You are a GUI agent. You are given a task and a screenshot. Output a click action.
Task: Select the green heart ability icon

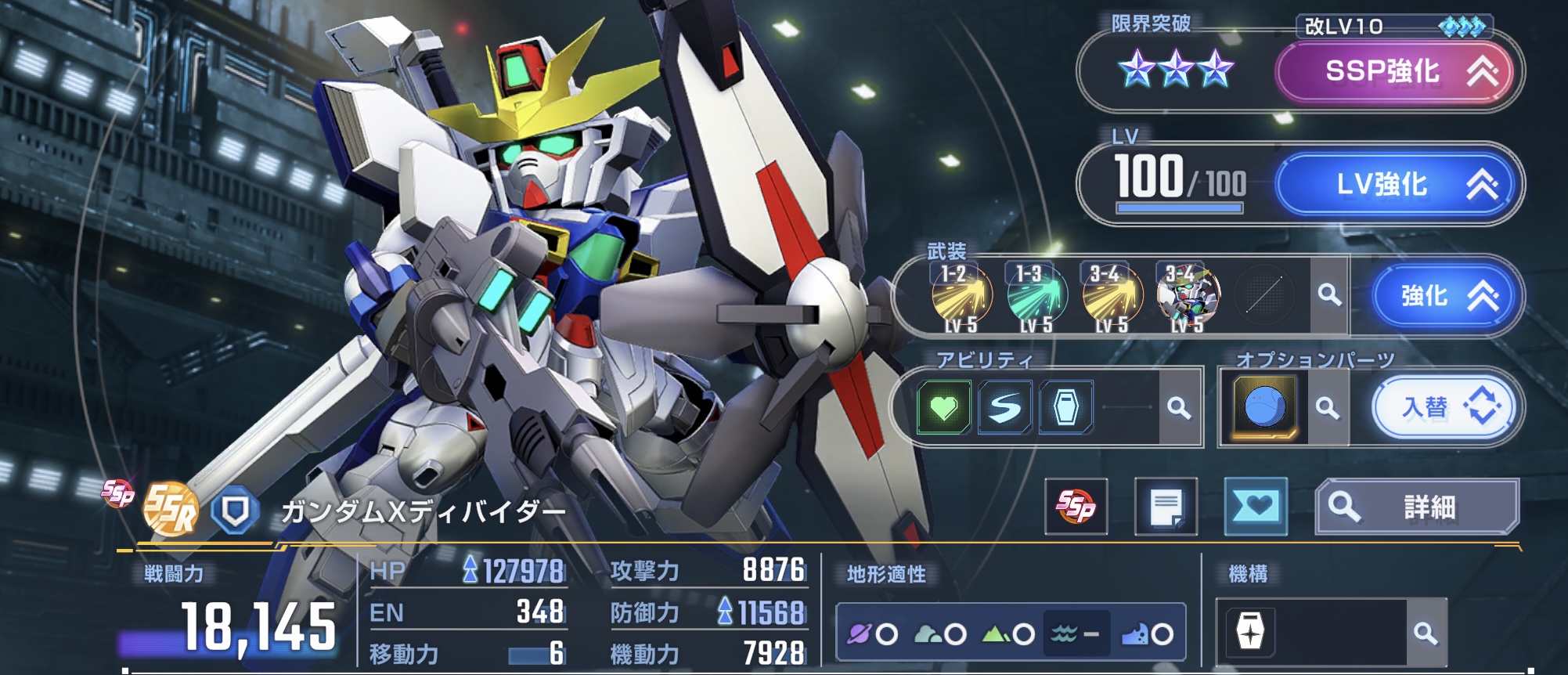click(x=943, y=407)
